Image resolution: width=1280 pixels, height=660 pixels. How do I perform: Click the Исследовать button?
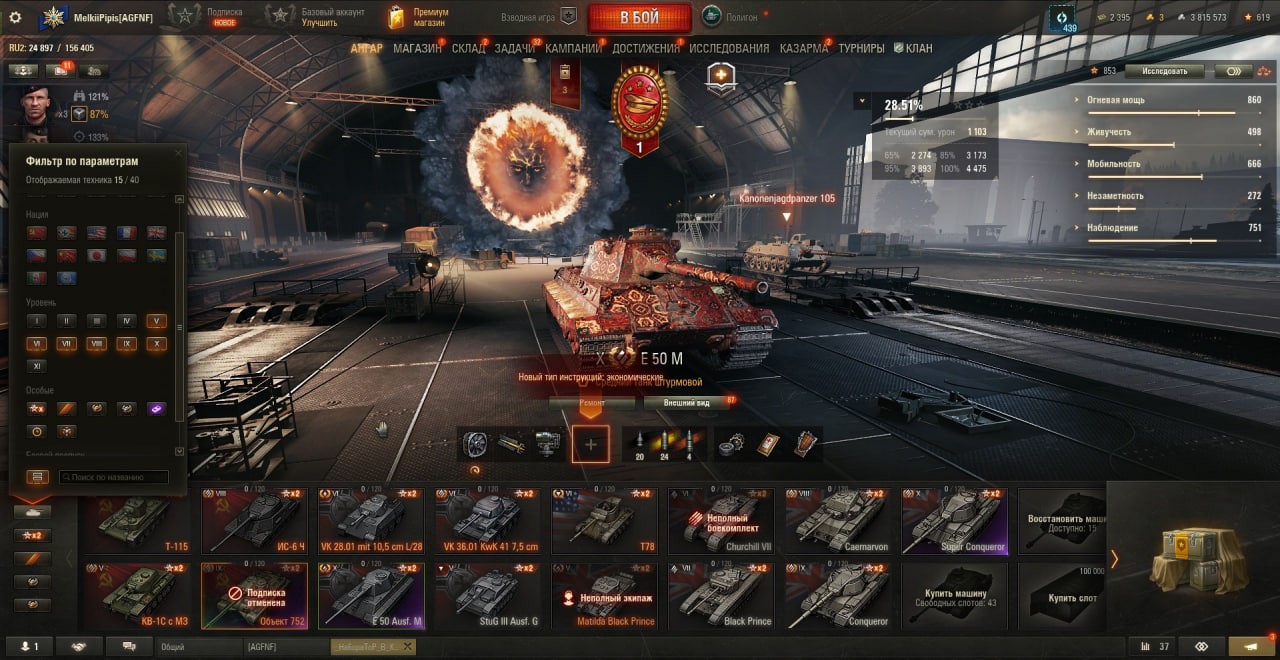pos(1164,71)
